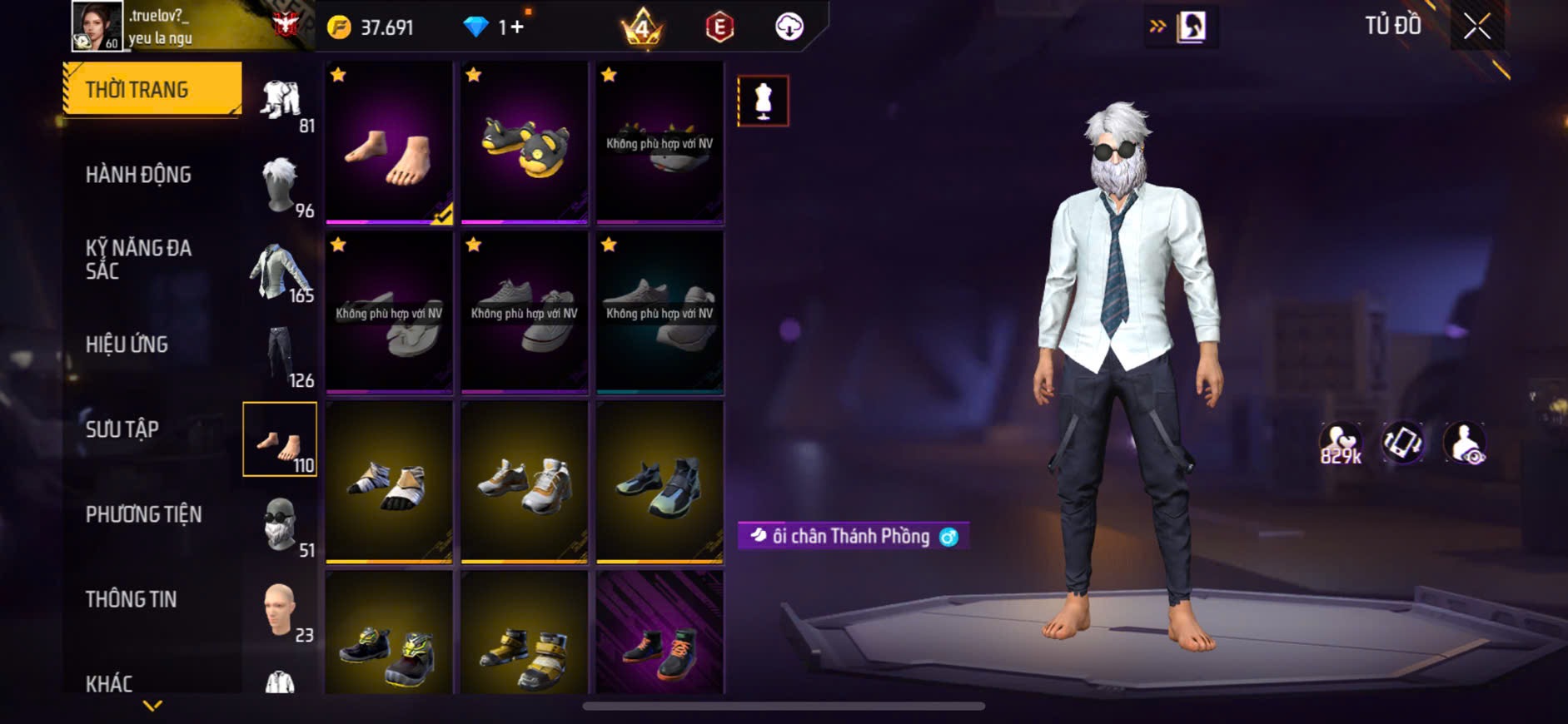Tap the cloud download icon
1568x724 pixels.
[x=789, y=27]
